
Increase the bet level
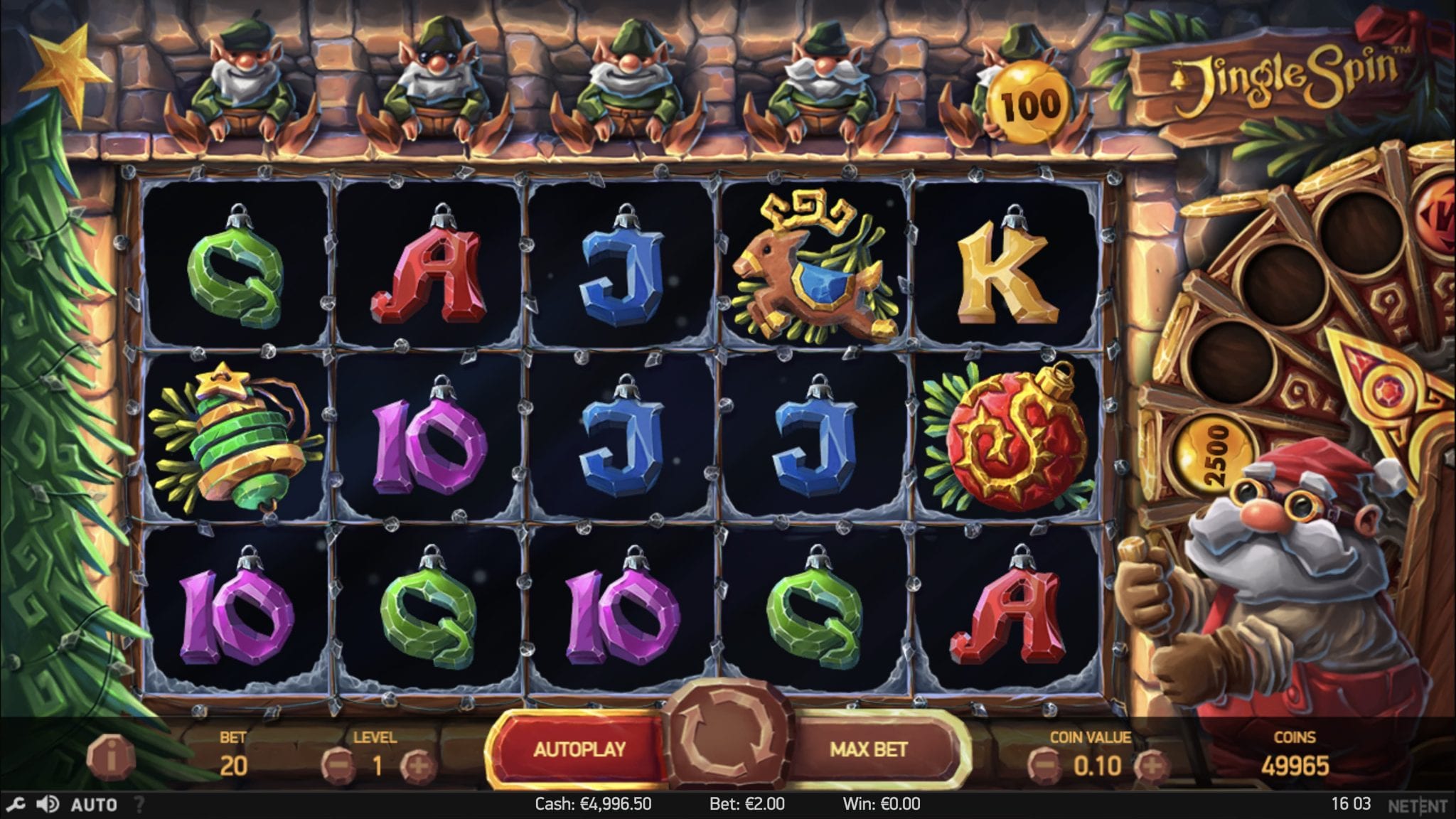(x=417, y=766)
